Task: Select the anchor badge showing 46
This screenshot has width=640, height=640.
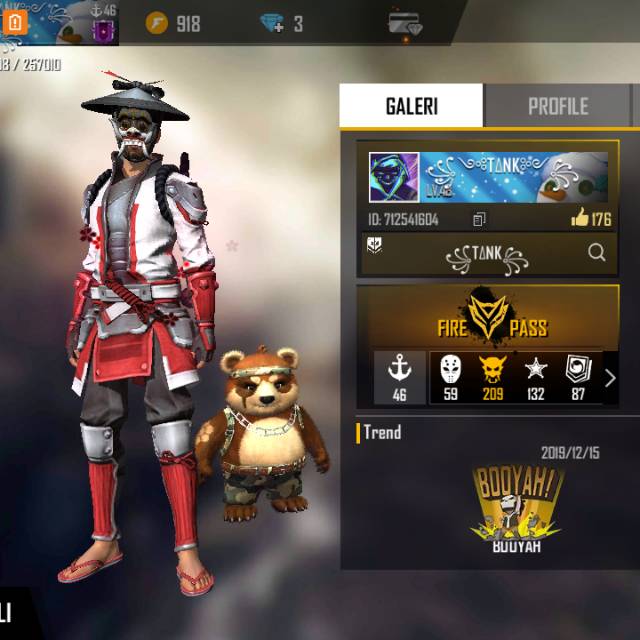Action: click(399, 377)
